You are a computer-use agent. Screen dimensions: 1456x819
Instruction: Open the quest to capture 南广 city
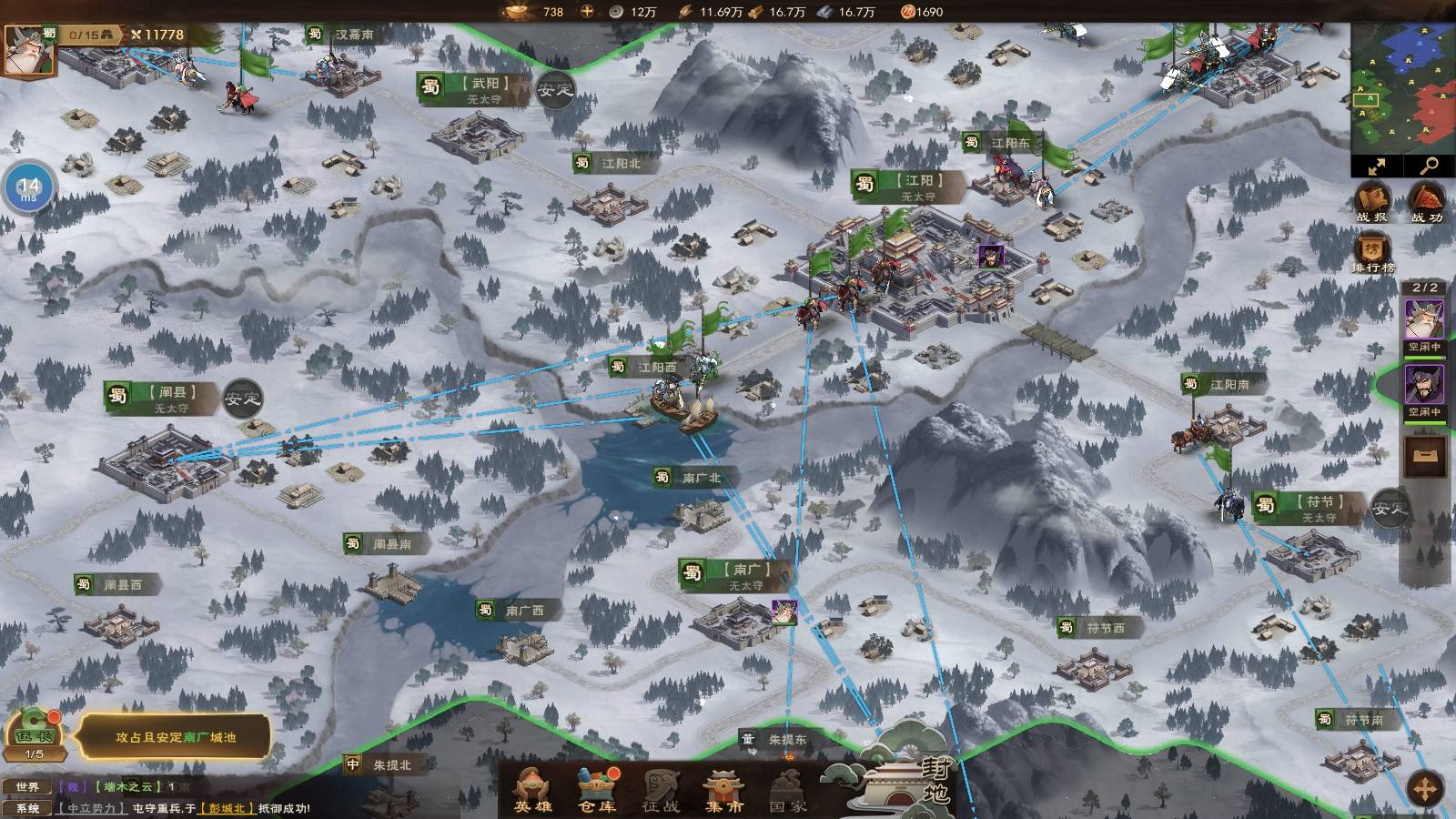coord(175,737)
